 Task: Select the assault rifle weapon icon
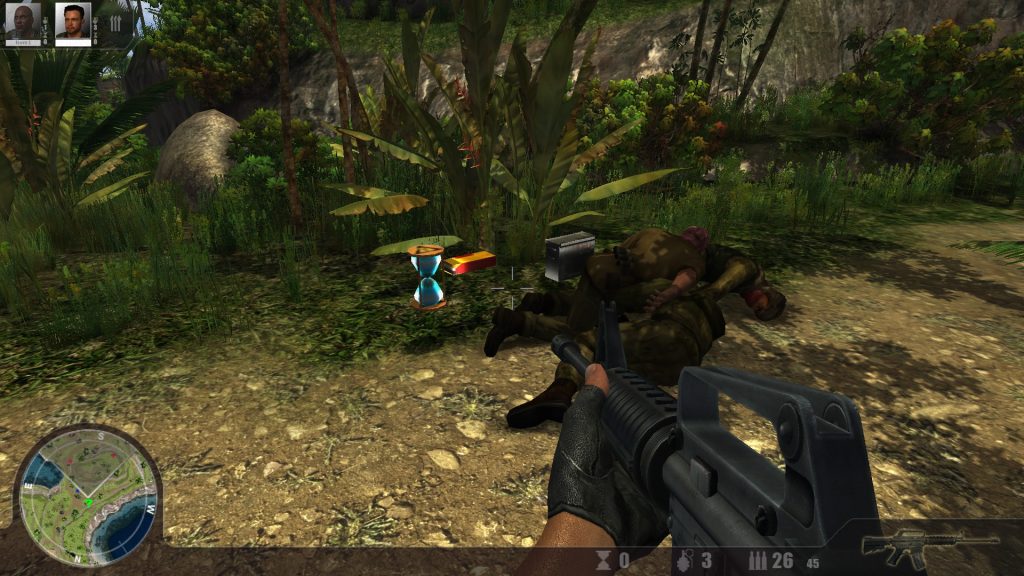(x=931, y=546)
